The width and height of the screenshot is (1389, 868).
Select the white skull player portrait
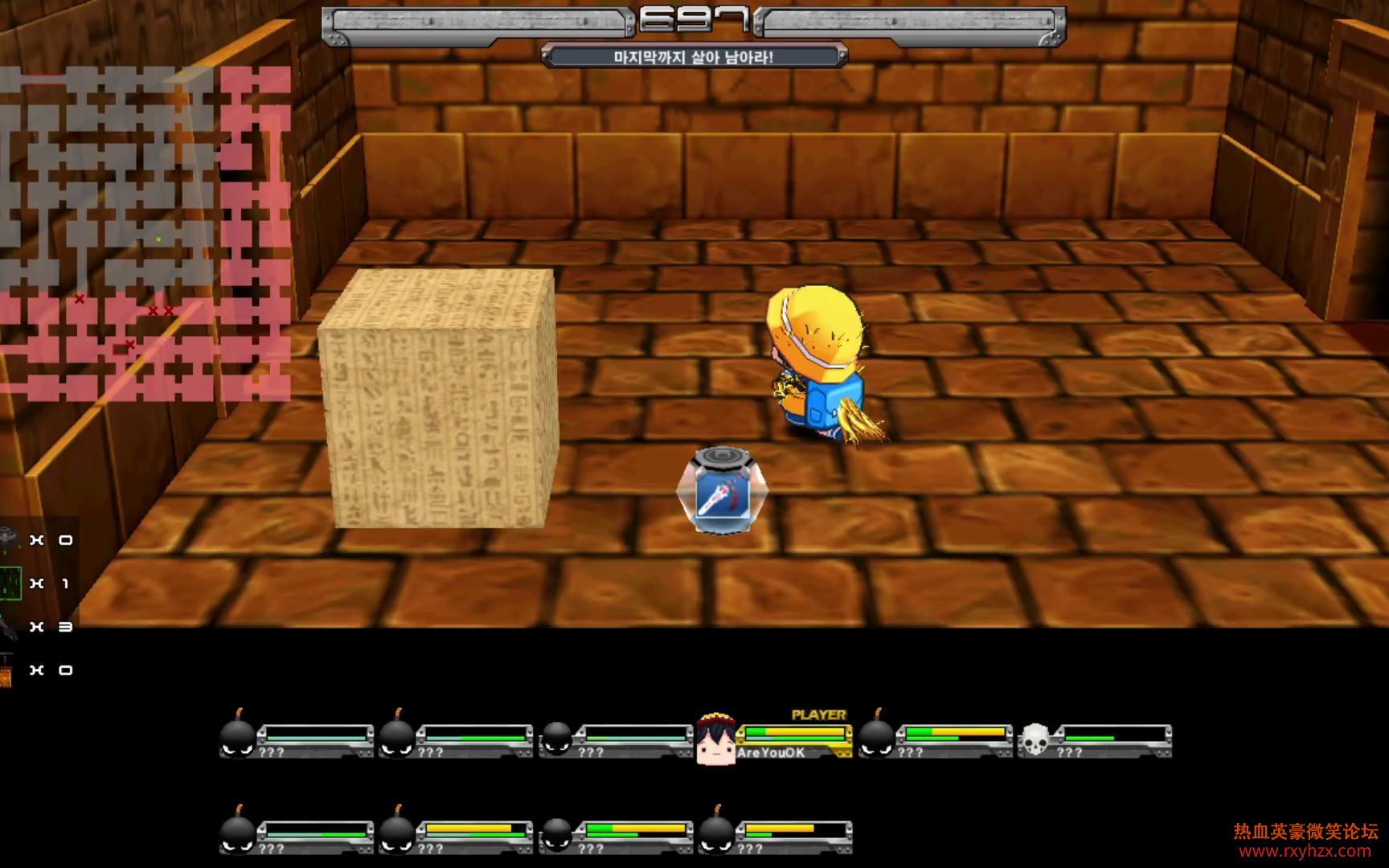(1035, 739)
